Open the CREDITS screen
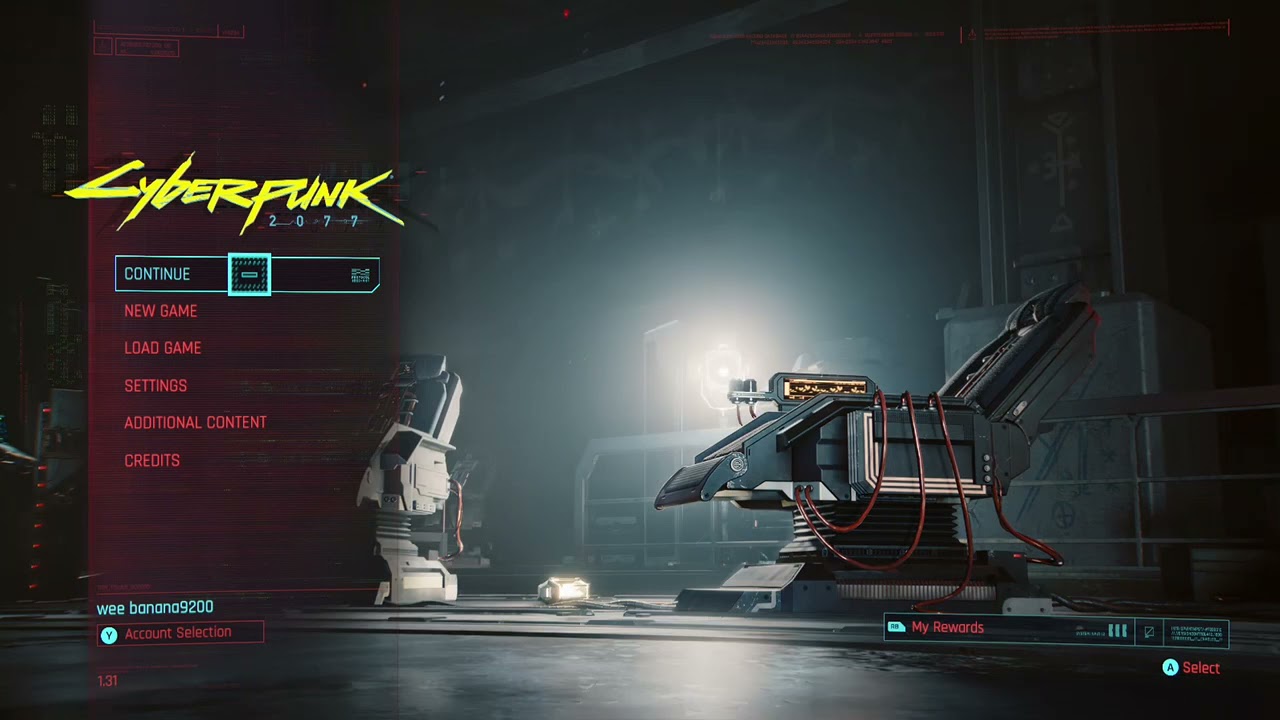1280x720 pixels. pyautogui.click(x=152, y=460)
